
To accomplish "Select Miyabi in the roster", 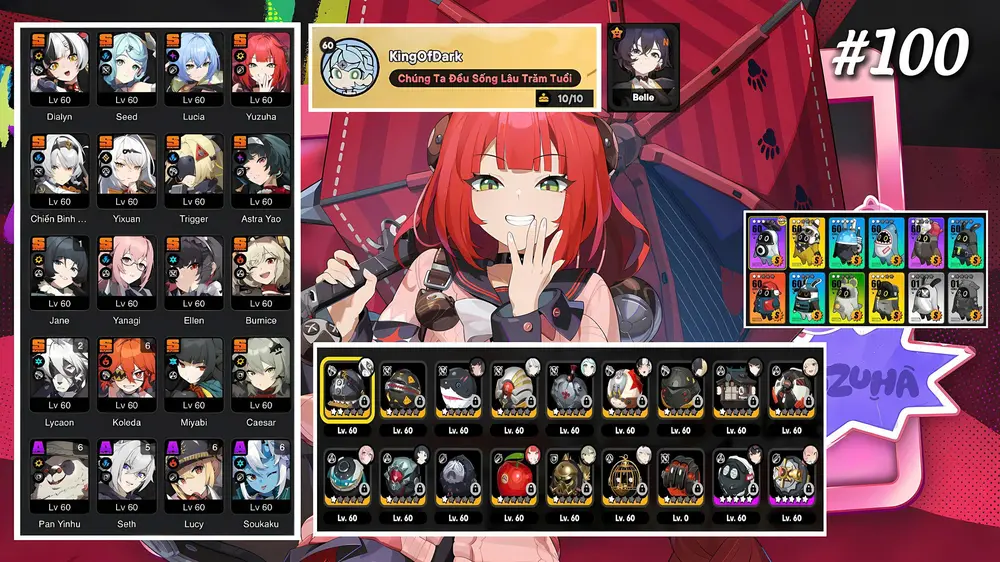I will point(194,376).
